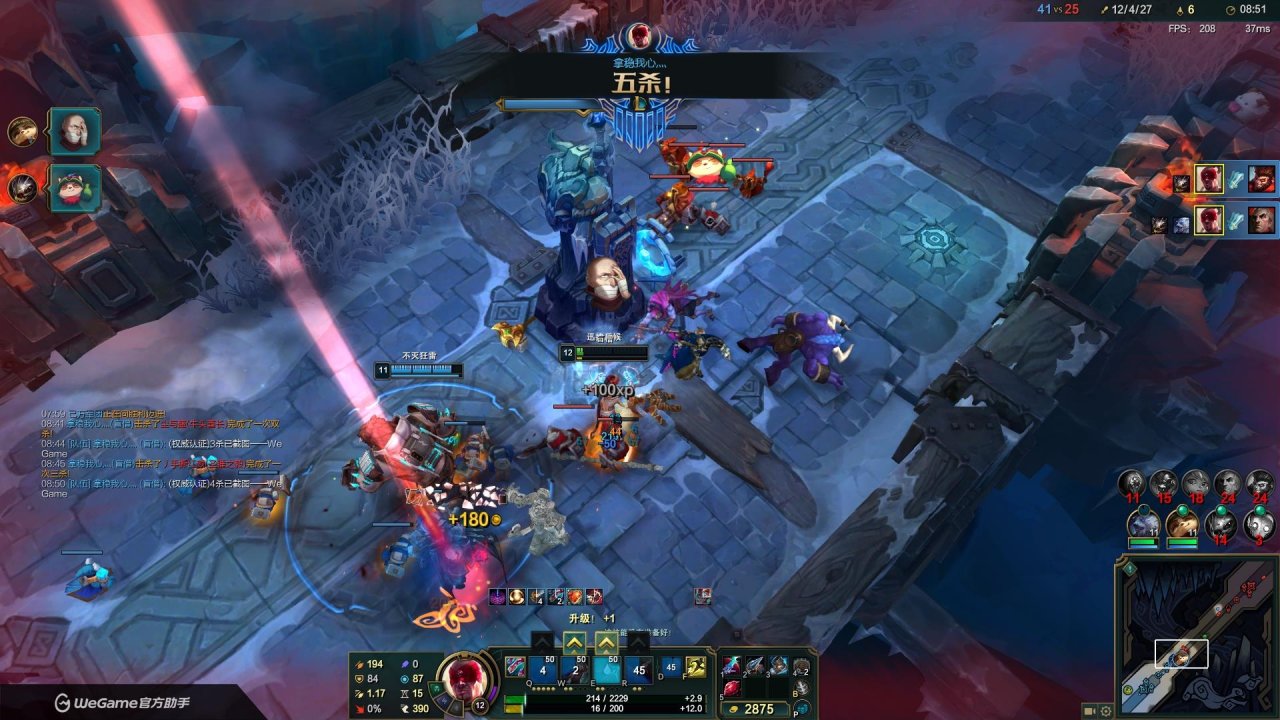Activate the Q ability icon
1280x720 pixels.
pos(543,669)
